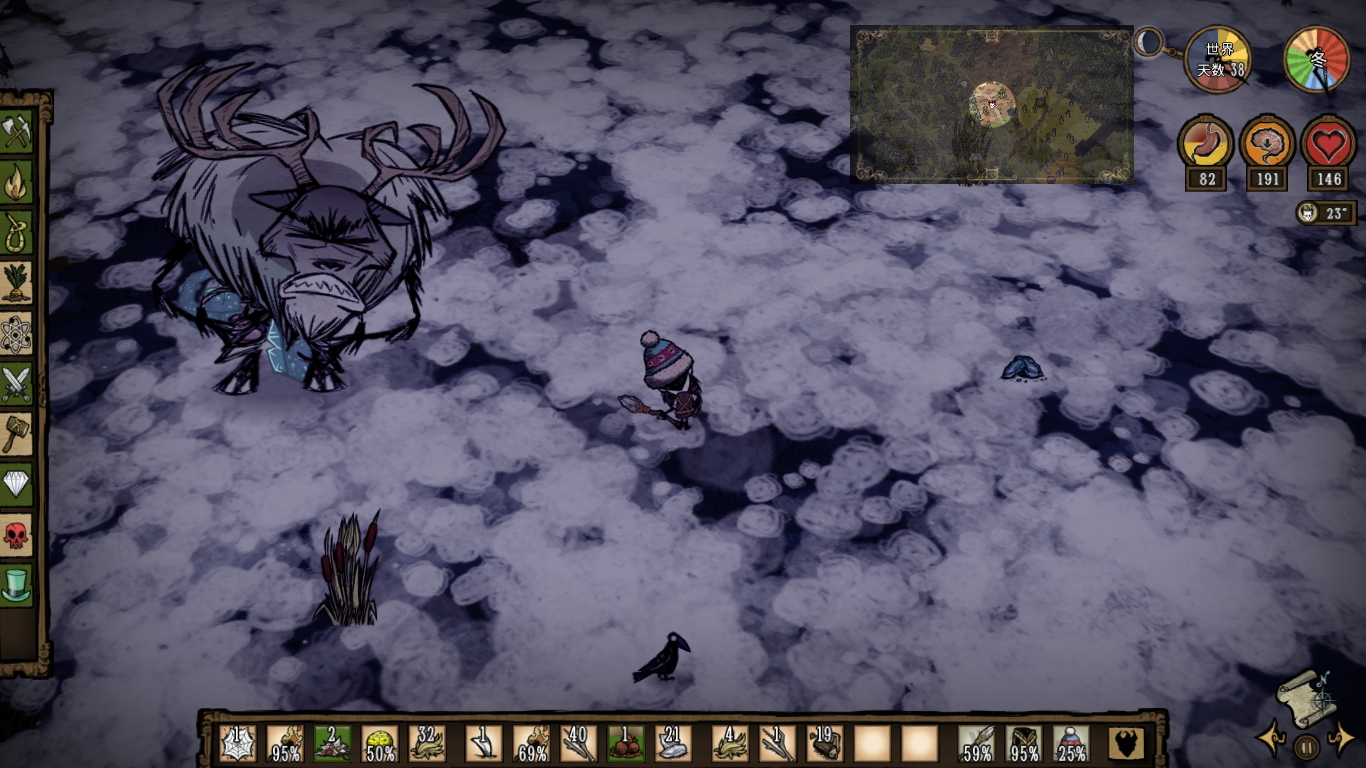Open the Science atom crafting tab
The image size is (1366, 768).
click(x=17, y=334)
